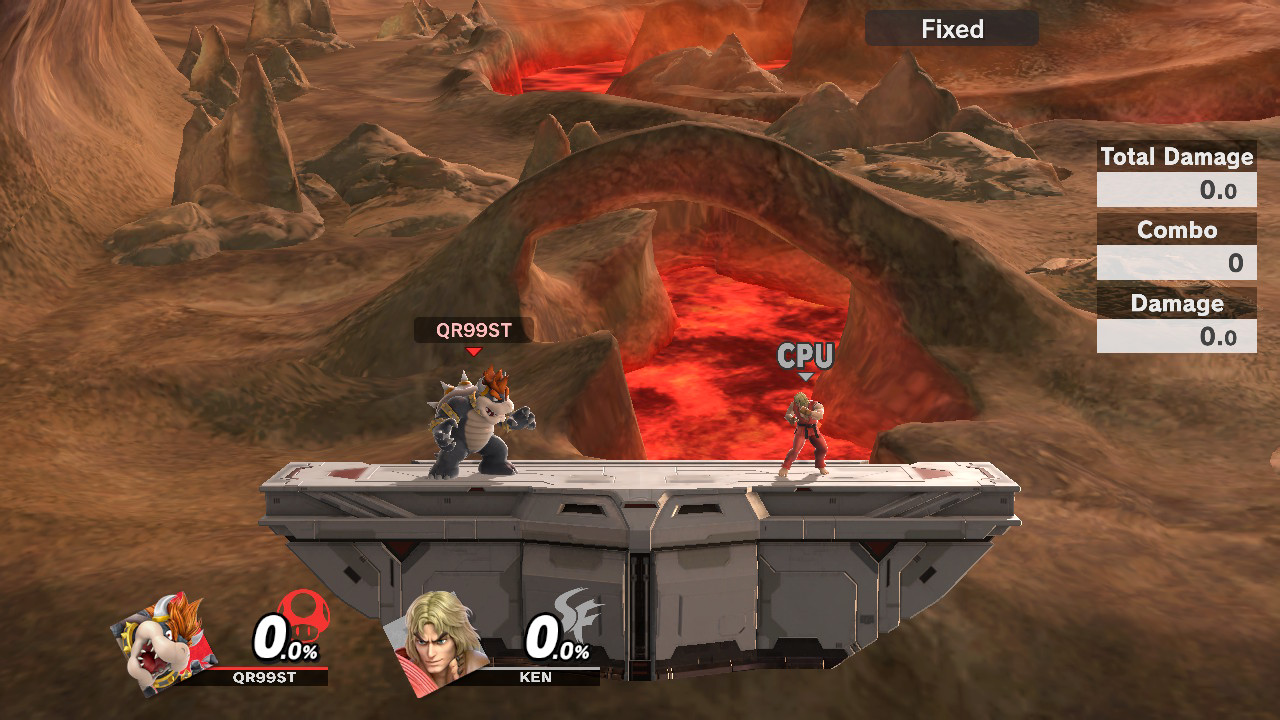Select the Dark Bowser character portrait
This screenshot has height=720, width=1280.
point(165,650)
